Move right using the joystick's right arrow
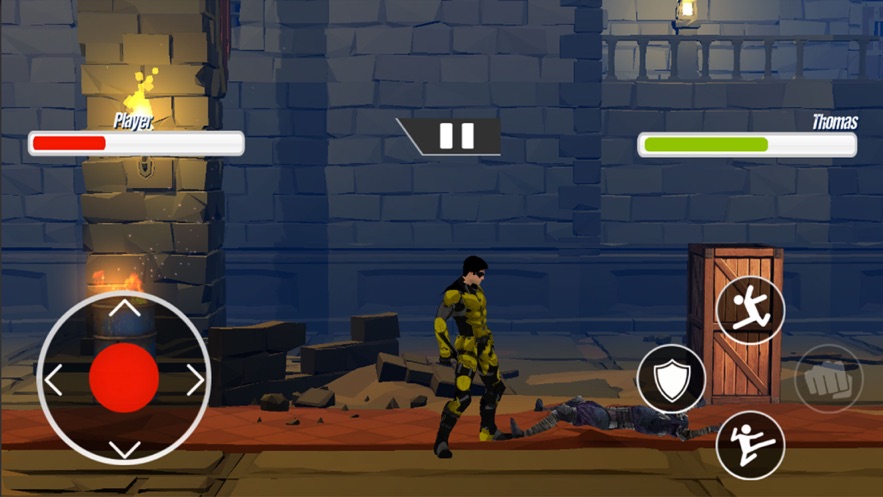 coord(195,379)
